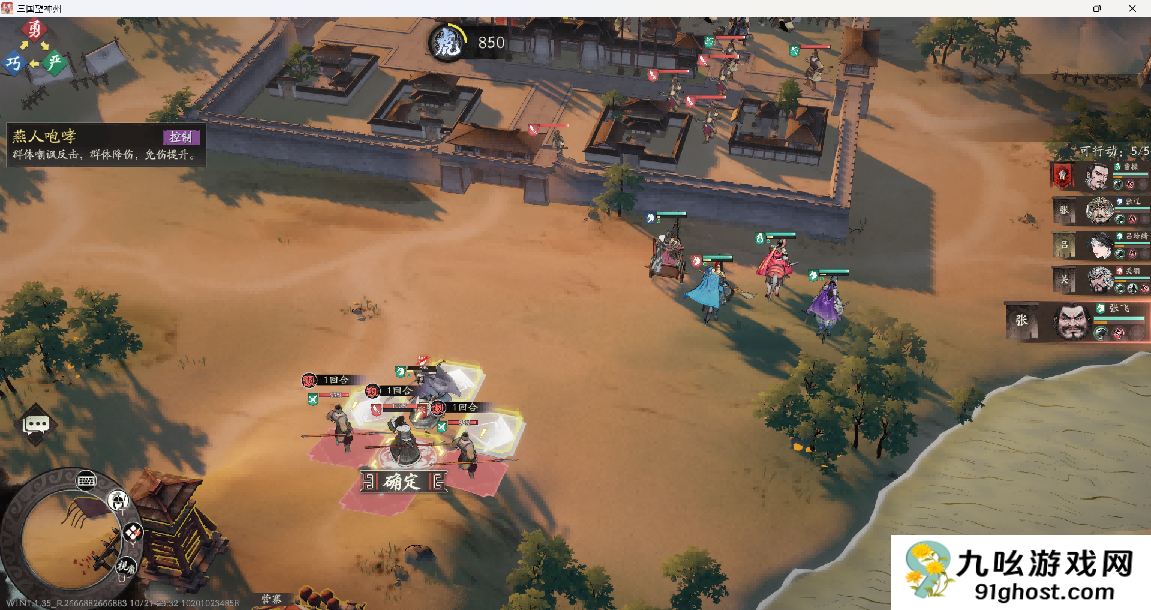Open the chat speech-bubble icon
Viewport: 1151px width, 610px height.
(x=36, y=425)
